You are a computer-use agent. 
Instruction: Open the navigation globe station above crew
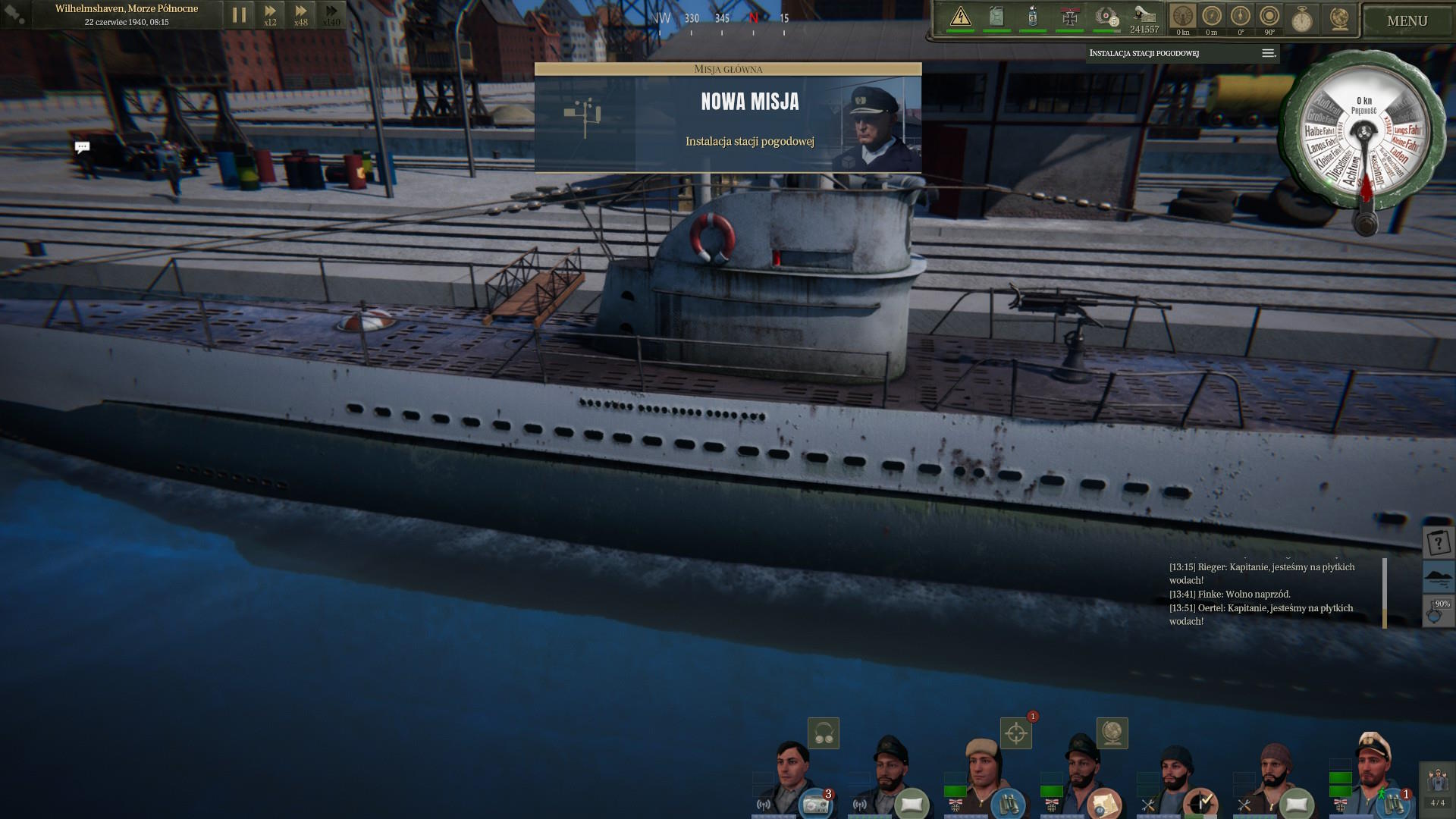click(1112, 733)
